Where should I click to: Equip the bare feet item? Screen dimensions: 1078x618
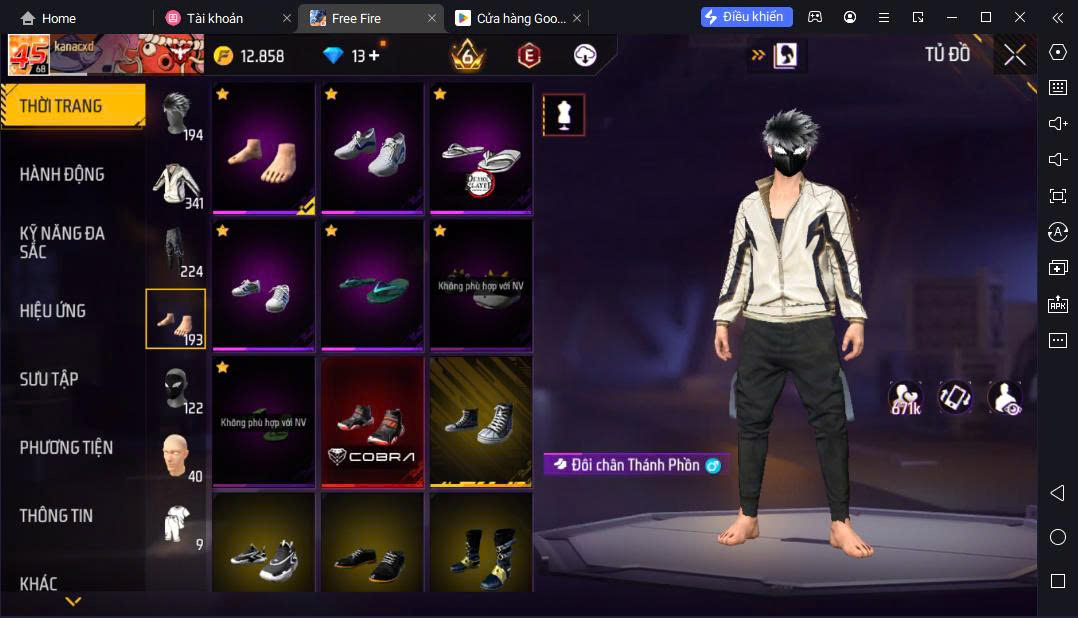264,148
